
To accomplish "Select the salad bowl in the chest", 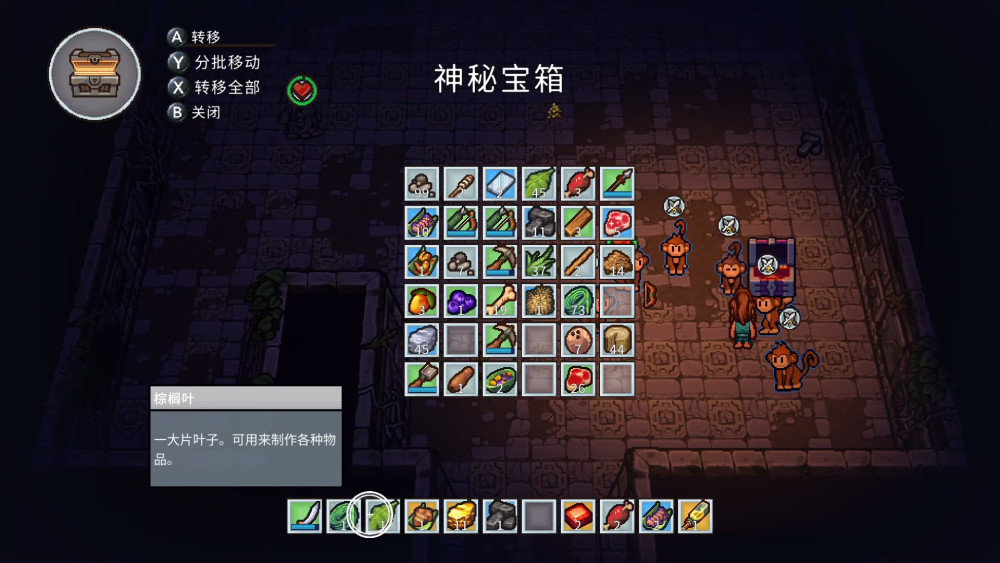I will click(500, 378).
